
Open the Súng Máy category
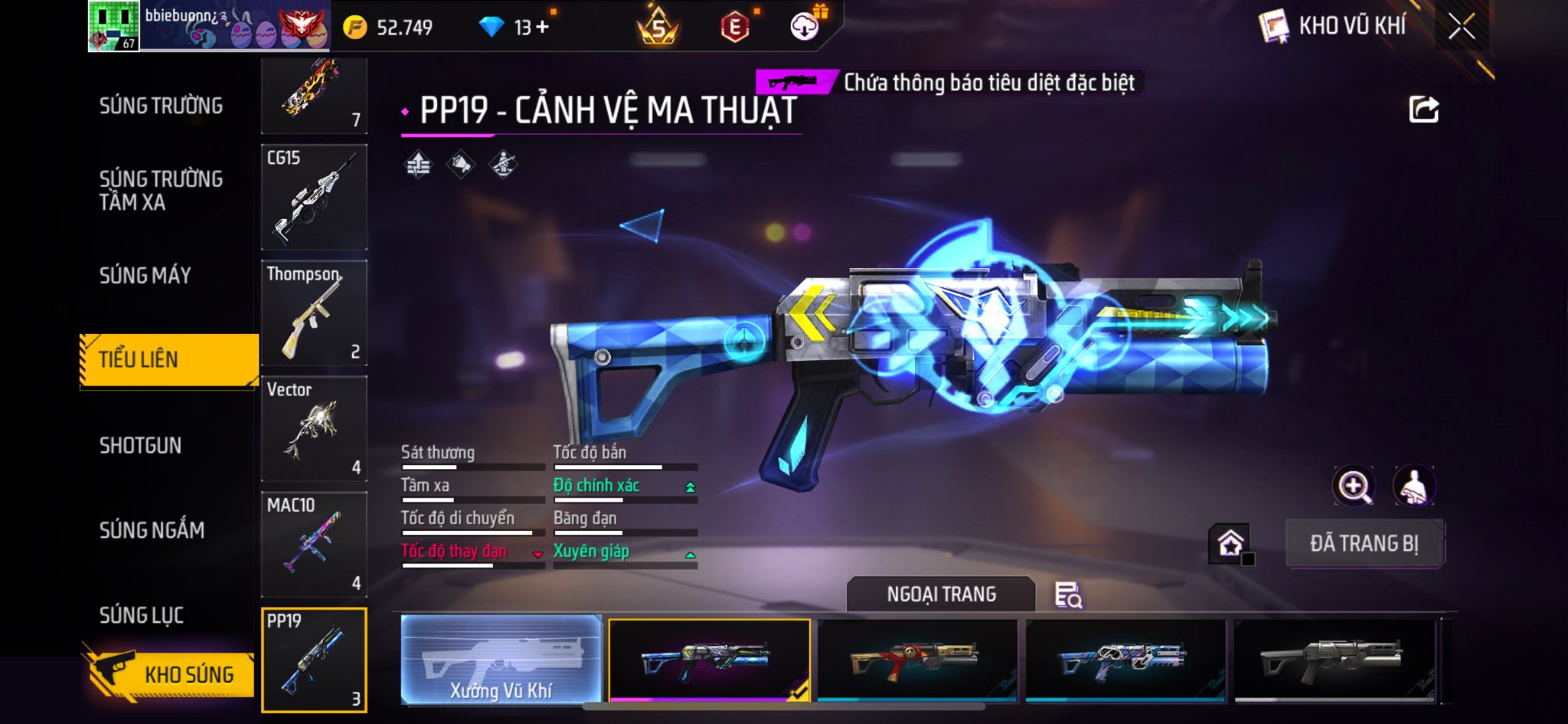click(145, 275)
